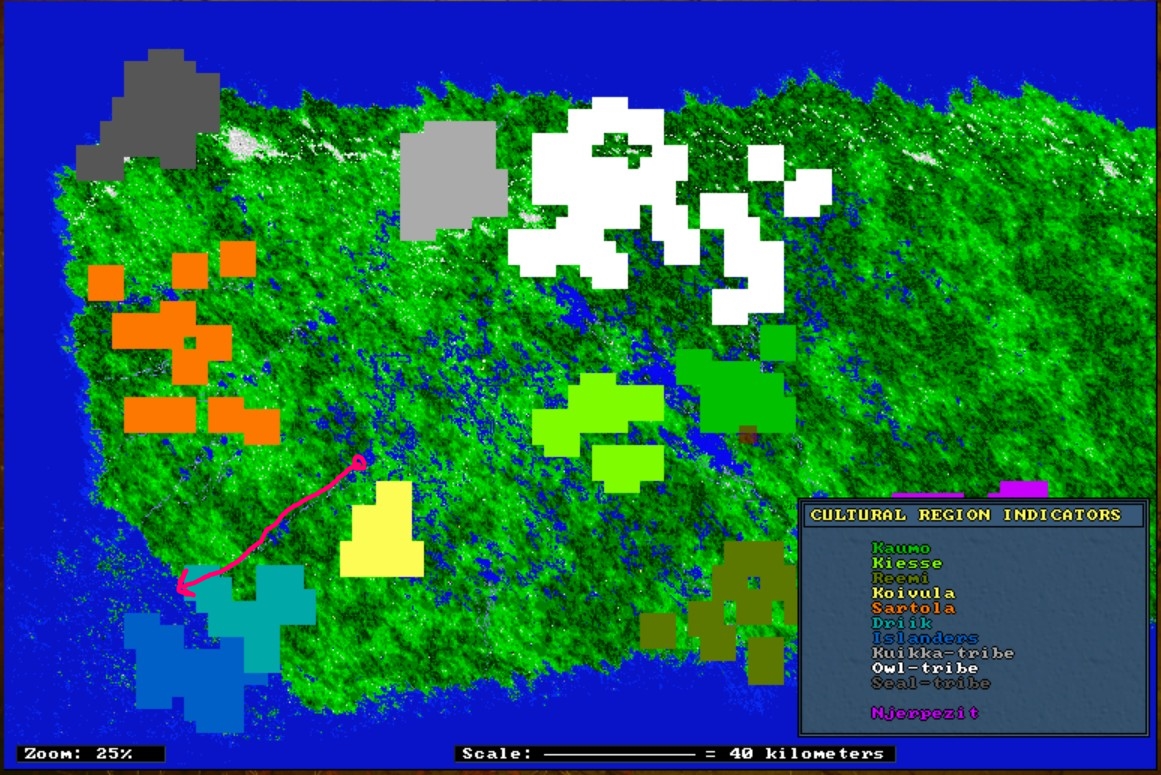Select Koivula in the legend list
Viewport: 1161px width, 775px height.
coord(912,593)
